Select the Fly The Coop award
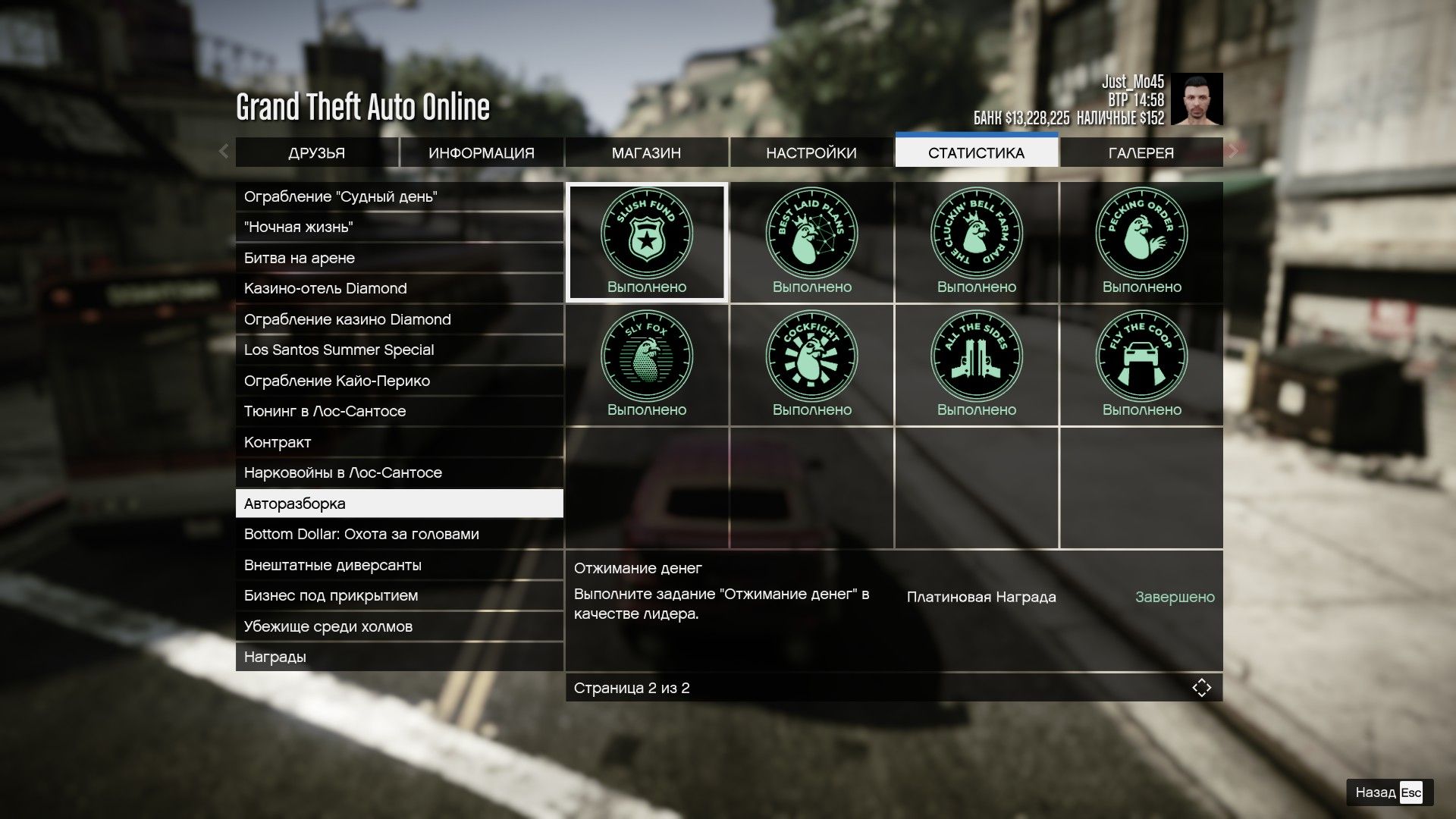Screen dimensions: 1456x819 [1141, 366]
